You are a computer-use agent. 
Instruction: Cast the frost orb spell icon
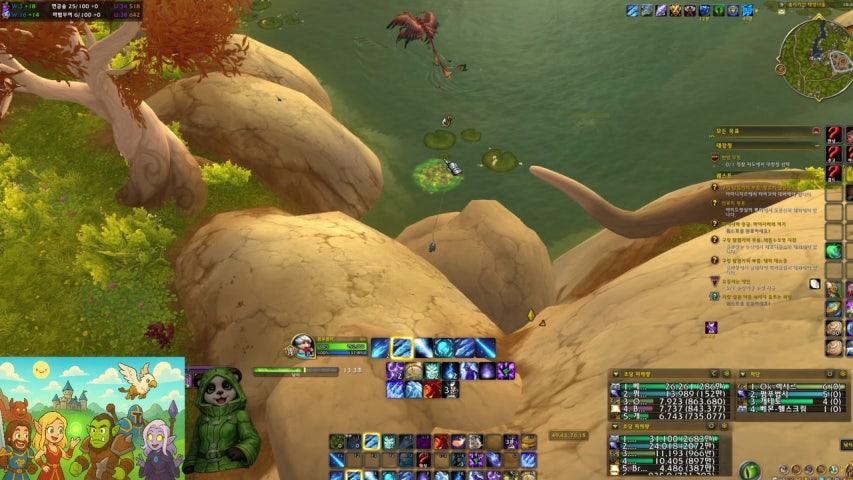tap(443, 348)
